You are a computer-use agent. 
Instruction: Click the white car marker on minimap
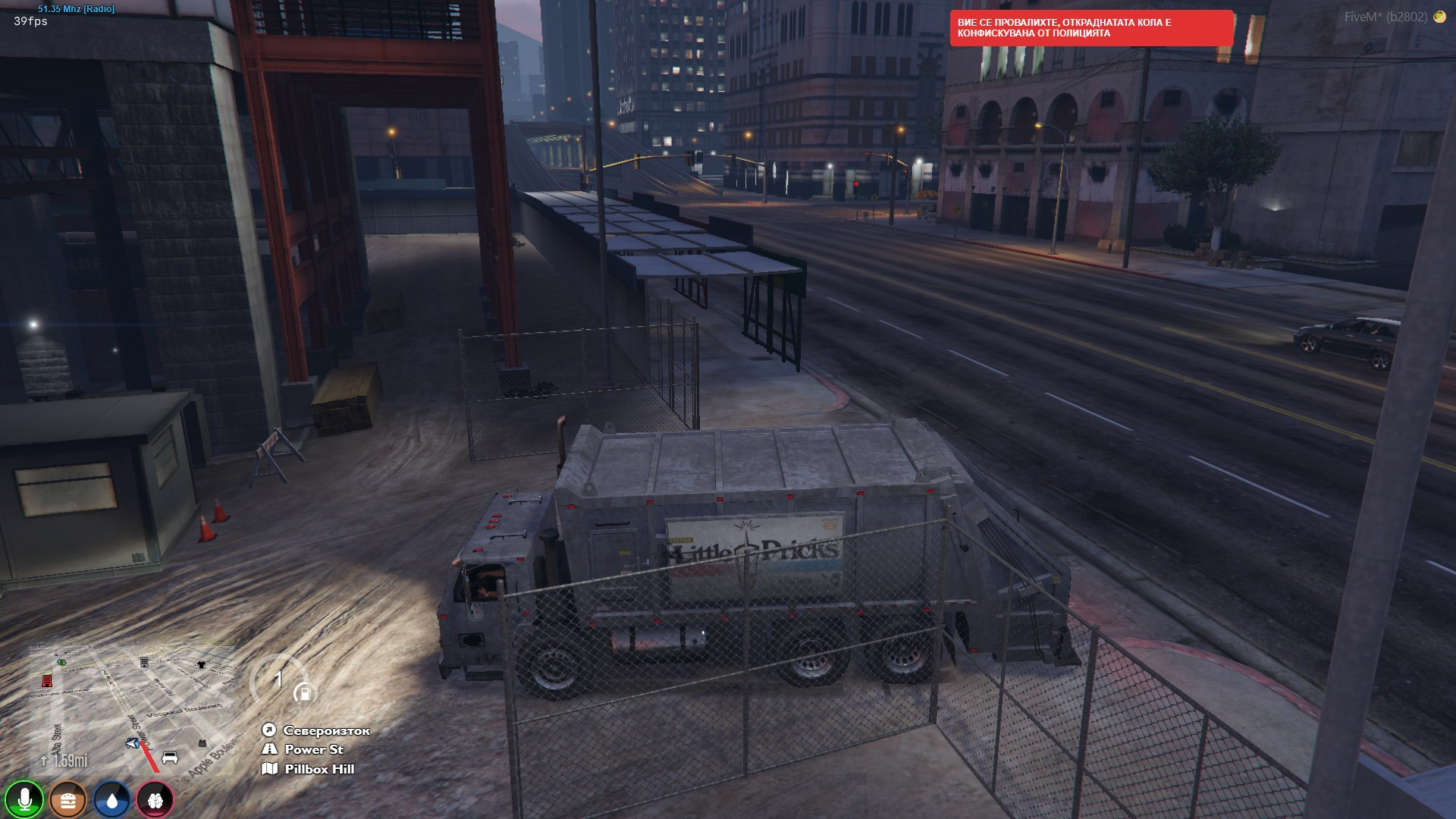pyautogui.click(x=170, y=758)
